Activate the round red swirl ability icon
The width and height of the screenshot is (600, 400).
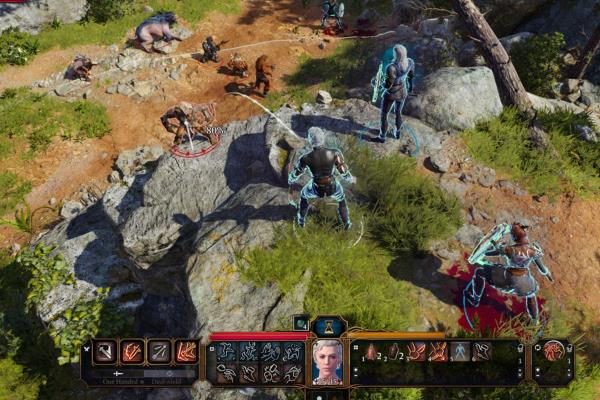coord(553,352)
